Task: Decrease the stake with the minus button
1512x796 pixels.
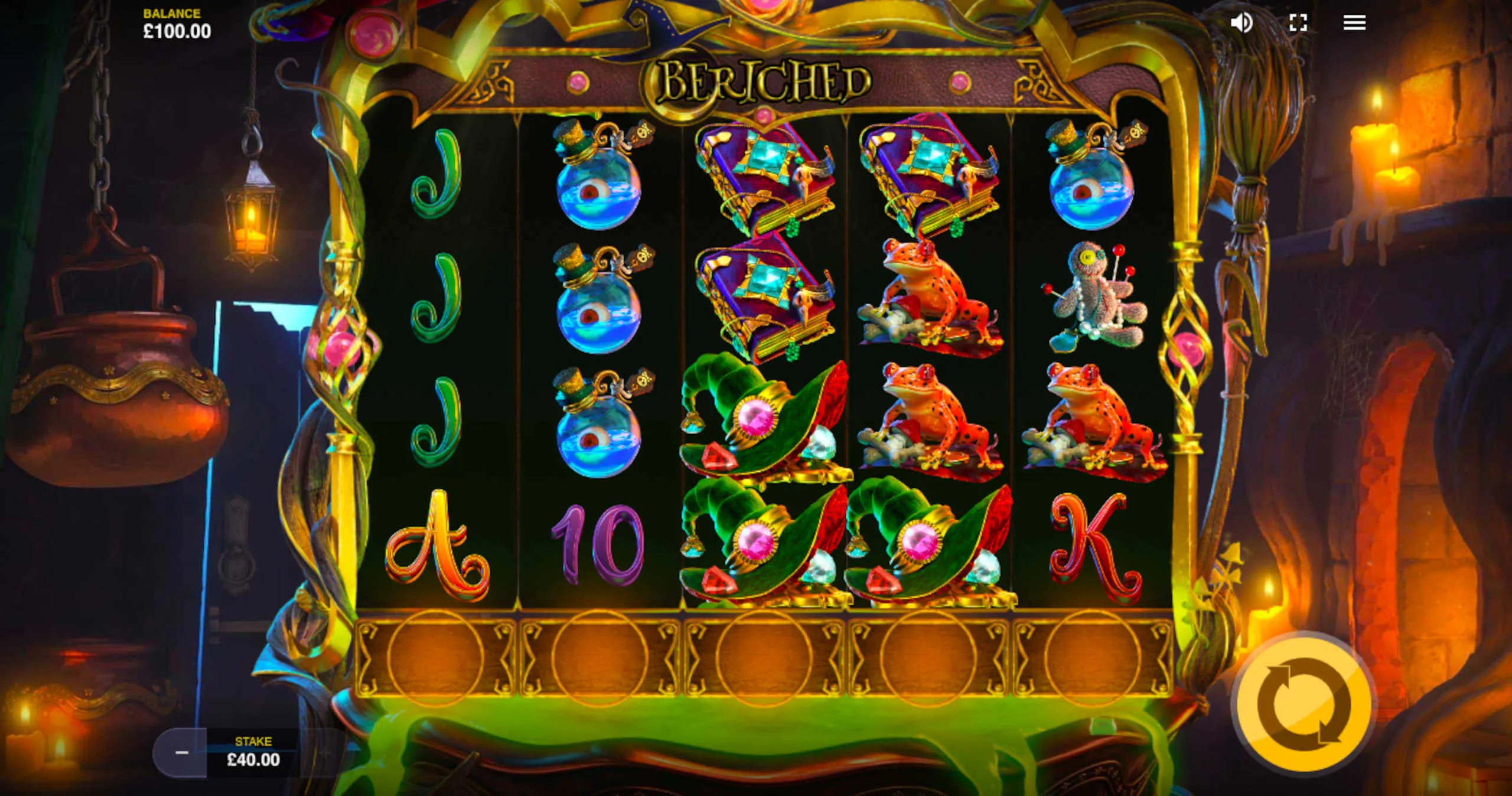Action: coord(181,752)
